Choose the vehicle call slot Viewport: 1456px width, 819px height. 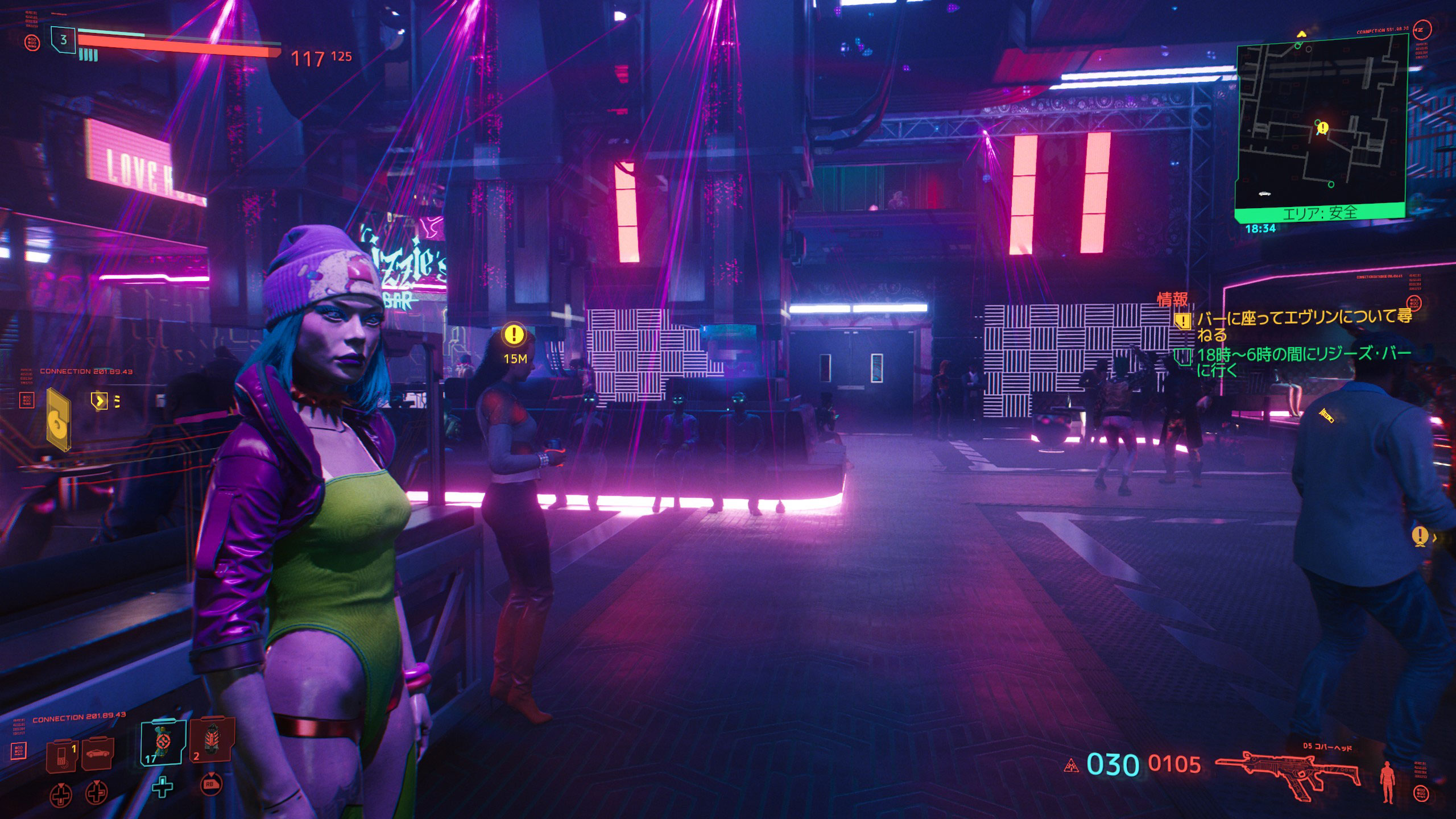tap(97, 753)
